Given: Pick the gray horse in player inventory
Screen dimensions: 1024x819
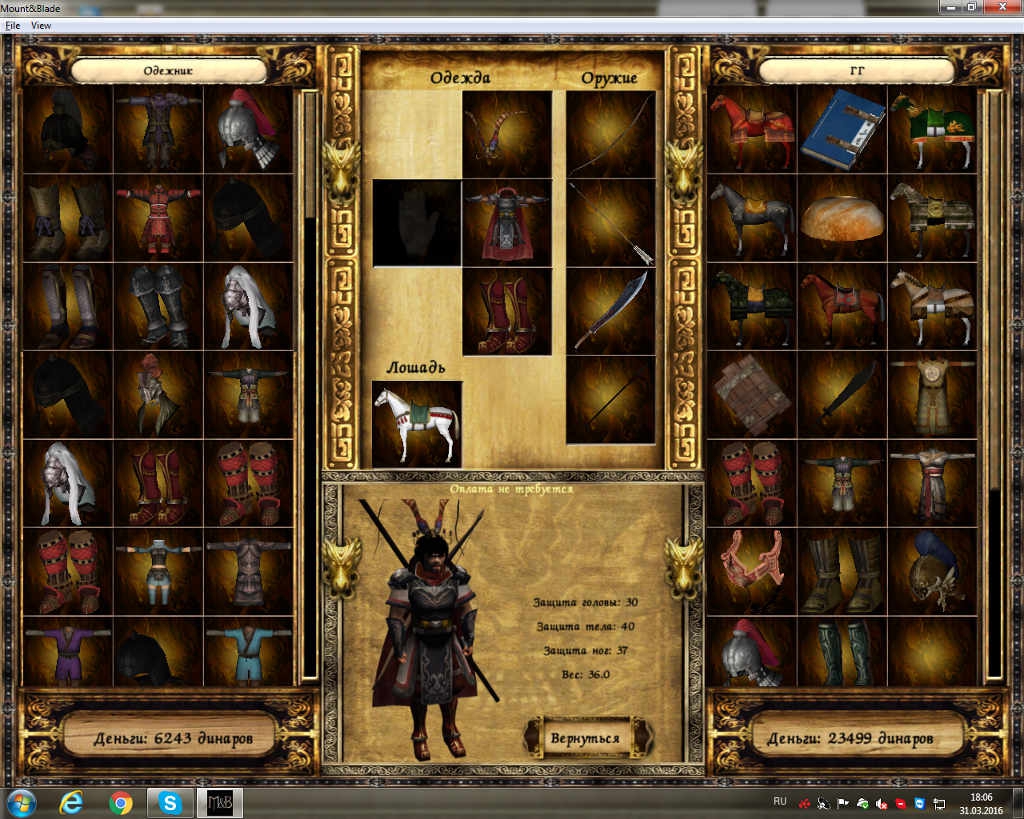Looking at the screenshot, I should (751, 217).
